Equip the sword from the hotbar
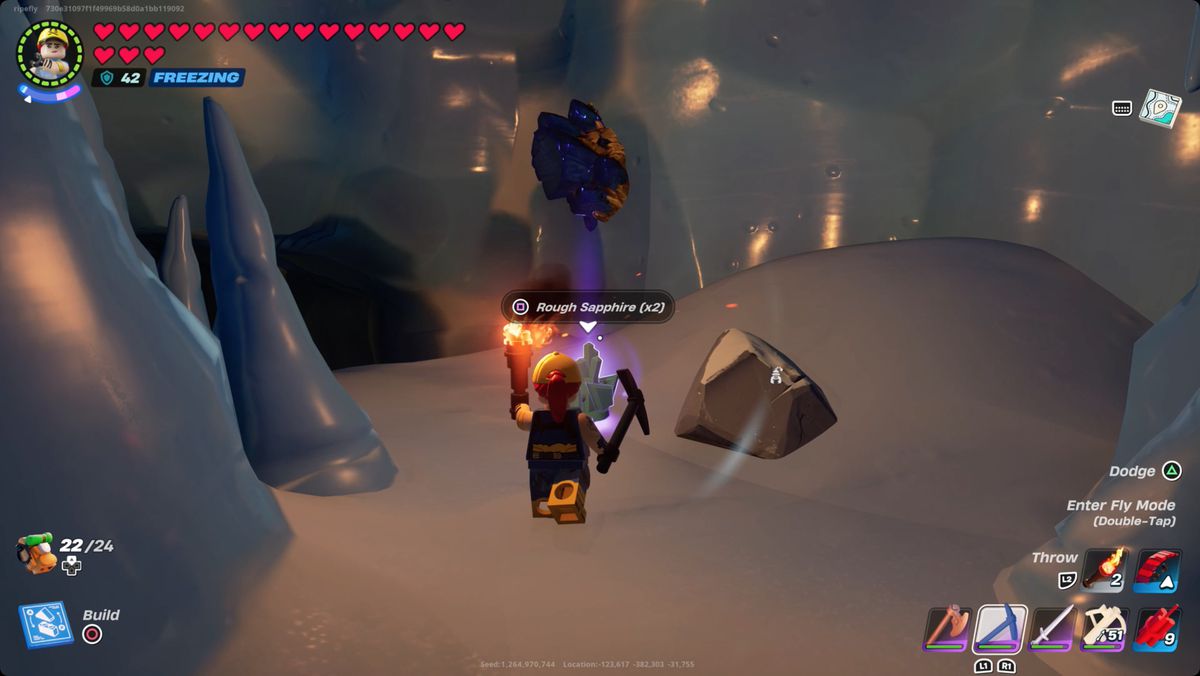The height and width of the screenshot is (676, 1200). tap(1053, 629)
